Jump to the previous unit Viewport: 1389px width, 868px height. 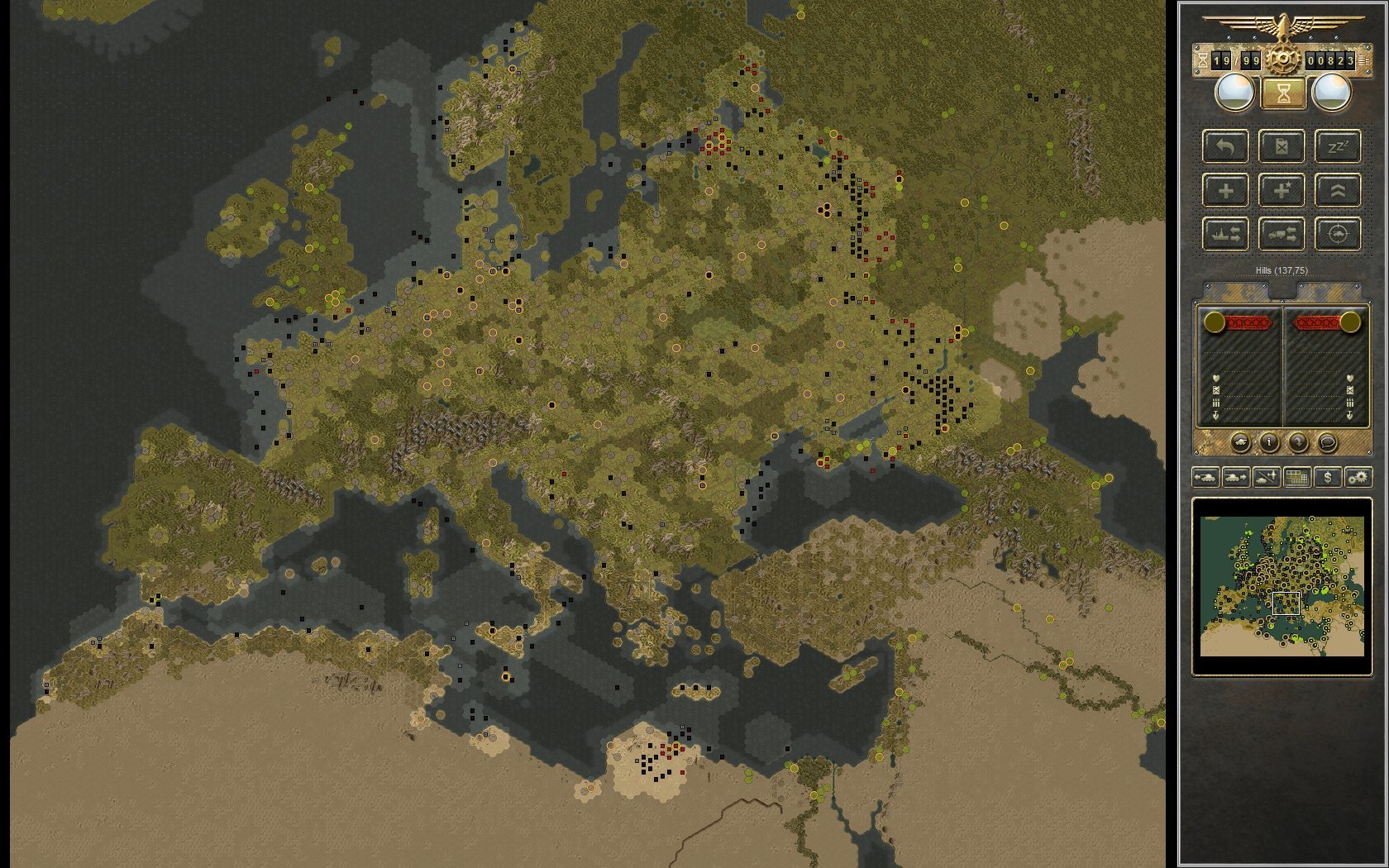(1205, 477)
